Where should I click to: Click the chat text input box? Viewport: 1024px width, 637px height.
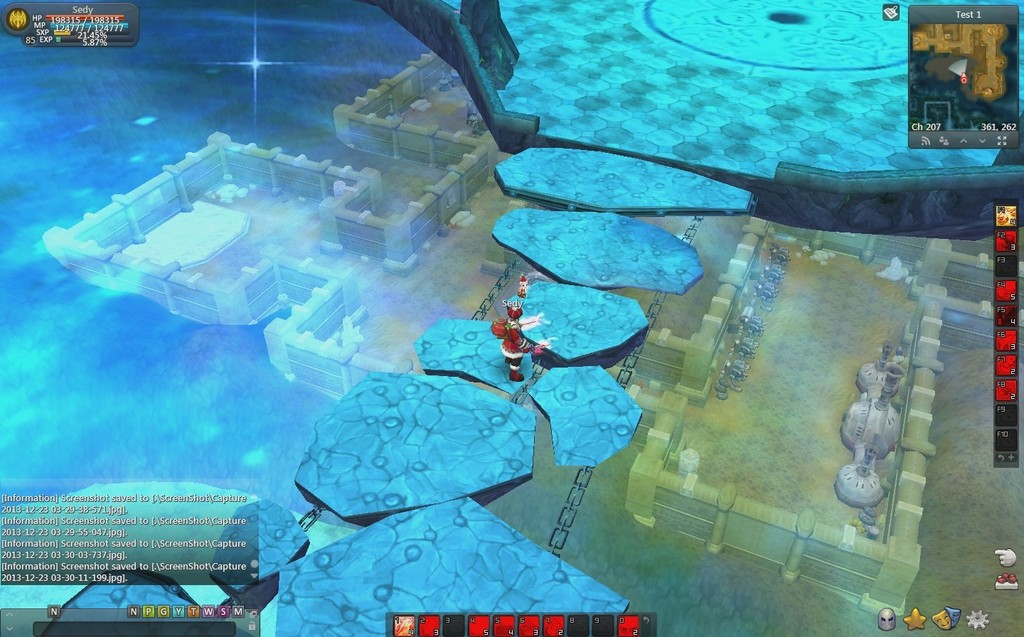[135, 628]
